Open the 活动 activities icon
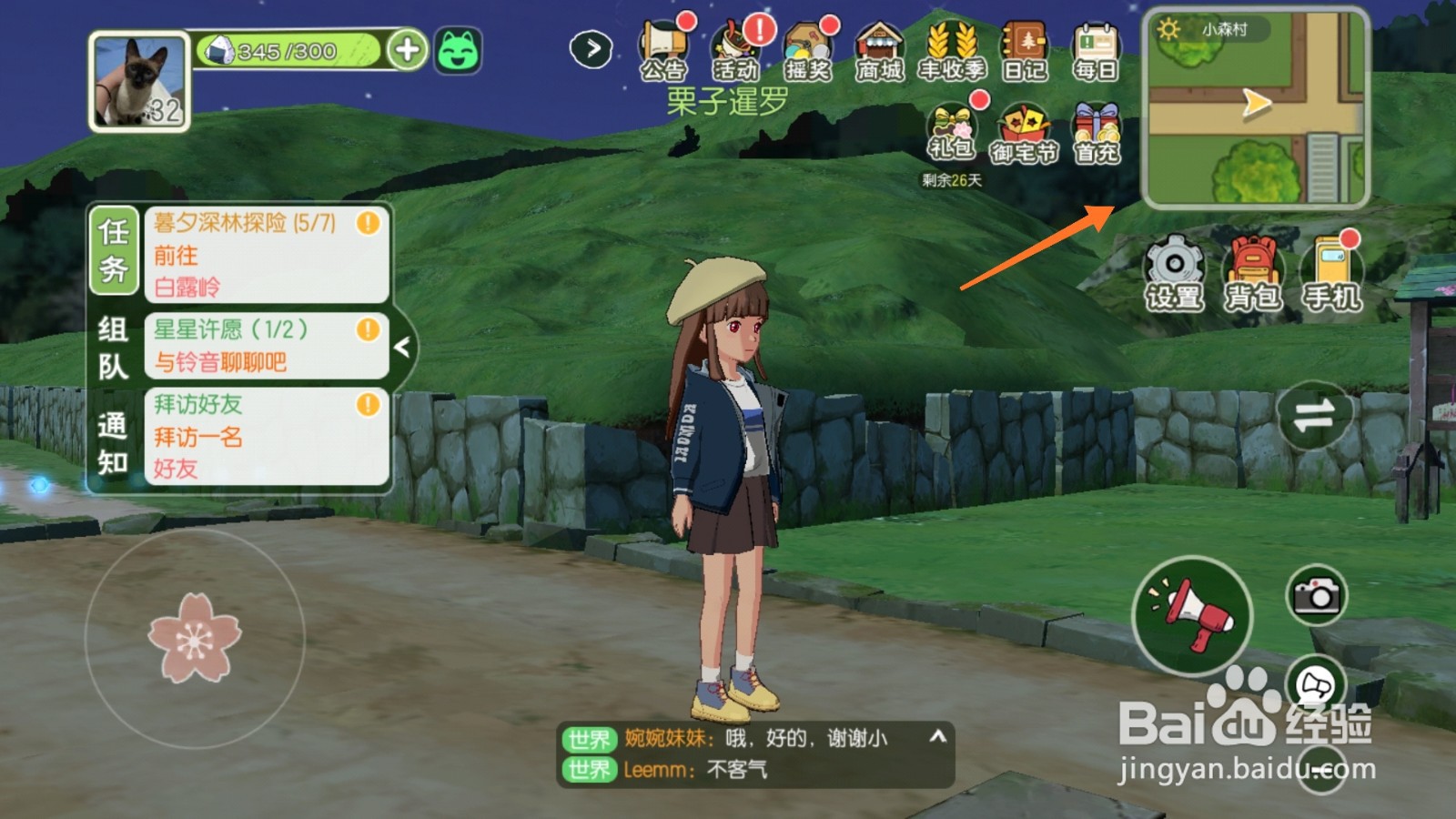This screenshot has height=819, width=1456. point(737,45)
